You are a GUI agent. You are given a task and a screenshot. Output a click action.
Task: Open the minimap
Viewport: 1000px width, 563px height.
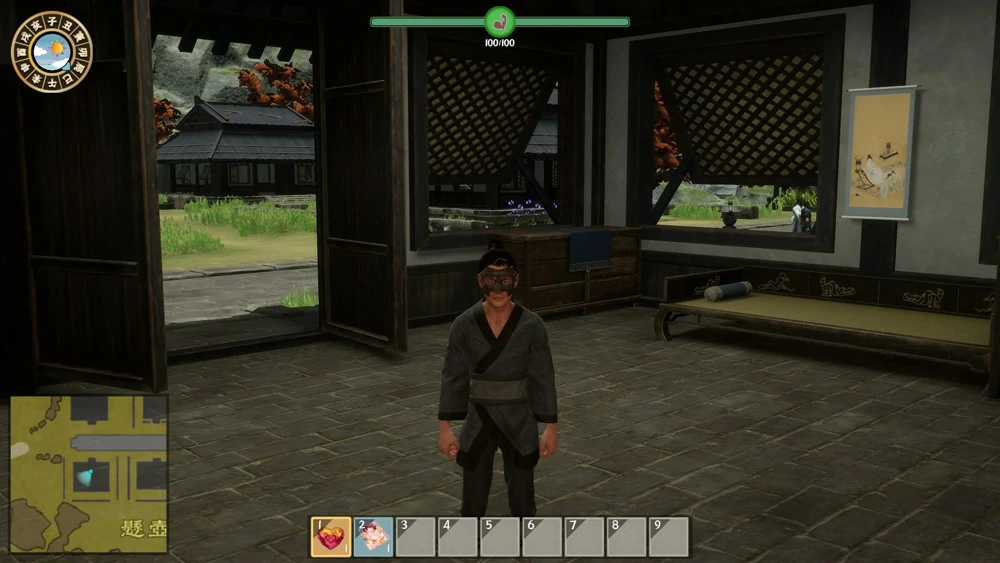[88, 474]
